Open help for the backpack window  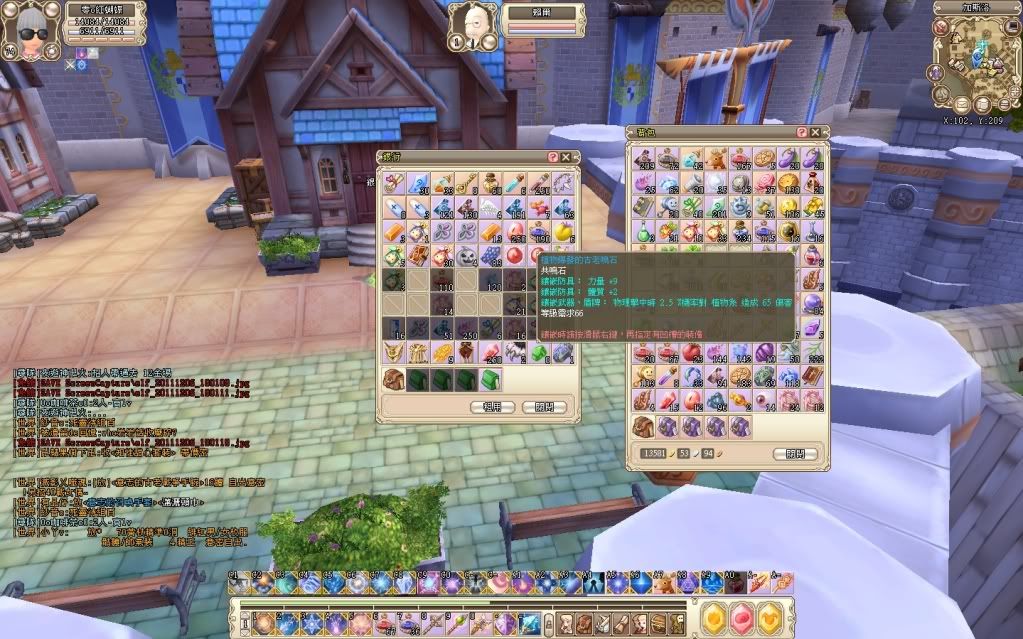802,132
